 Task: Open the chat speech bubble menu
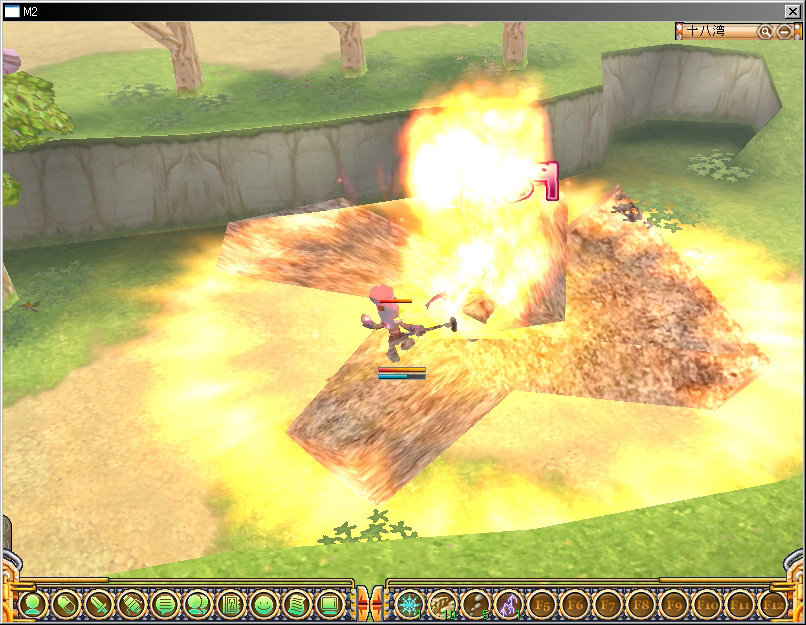pyautogui.click(x=165, y=604)
